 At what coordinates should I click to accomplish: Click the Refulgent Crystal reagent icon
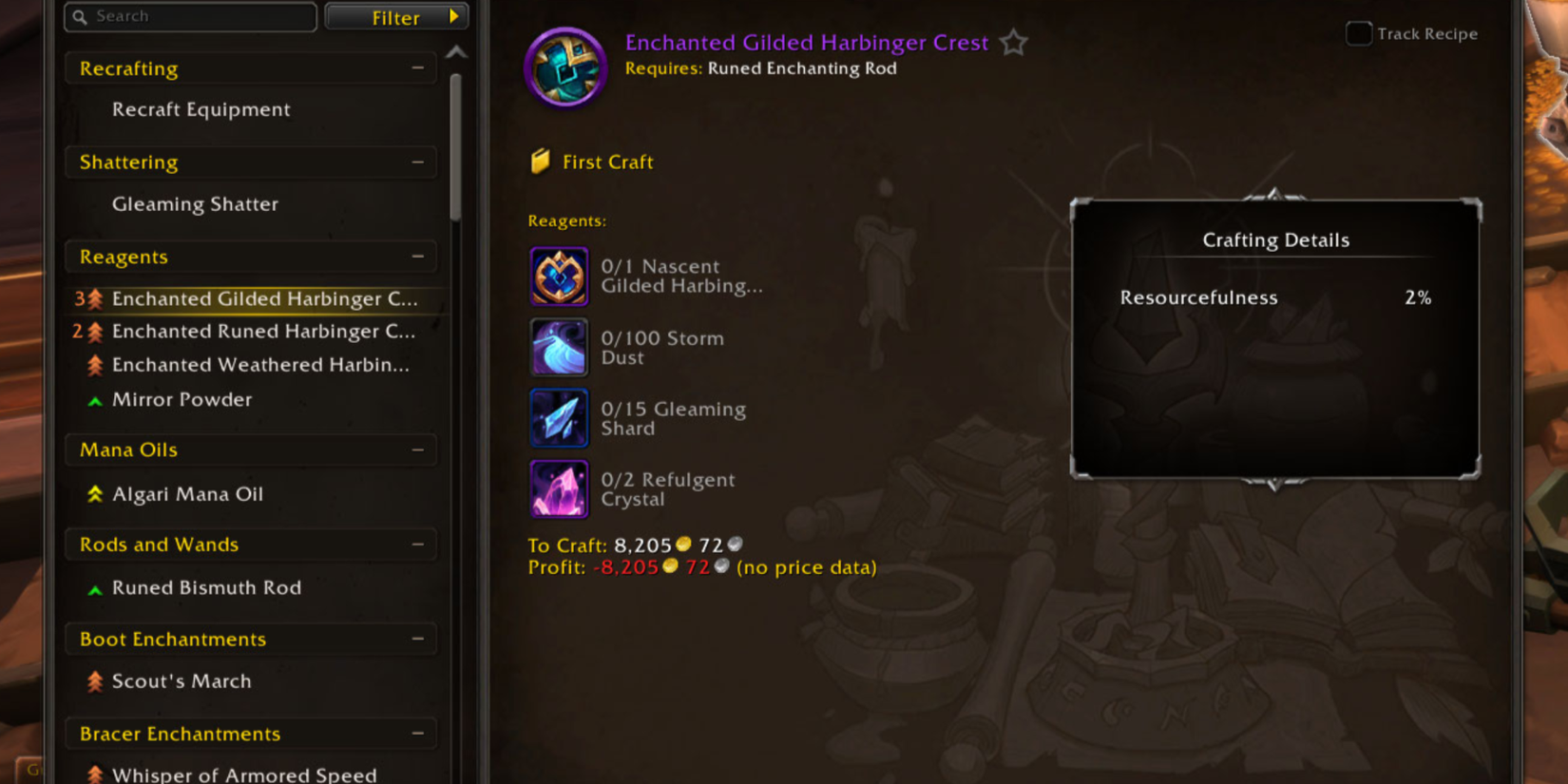coord(559,489)
